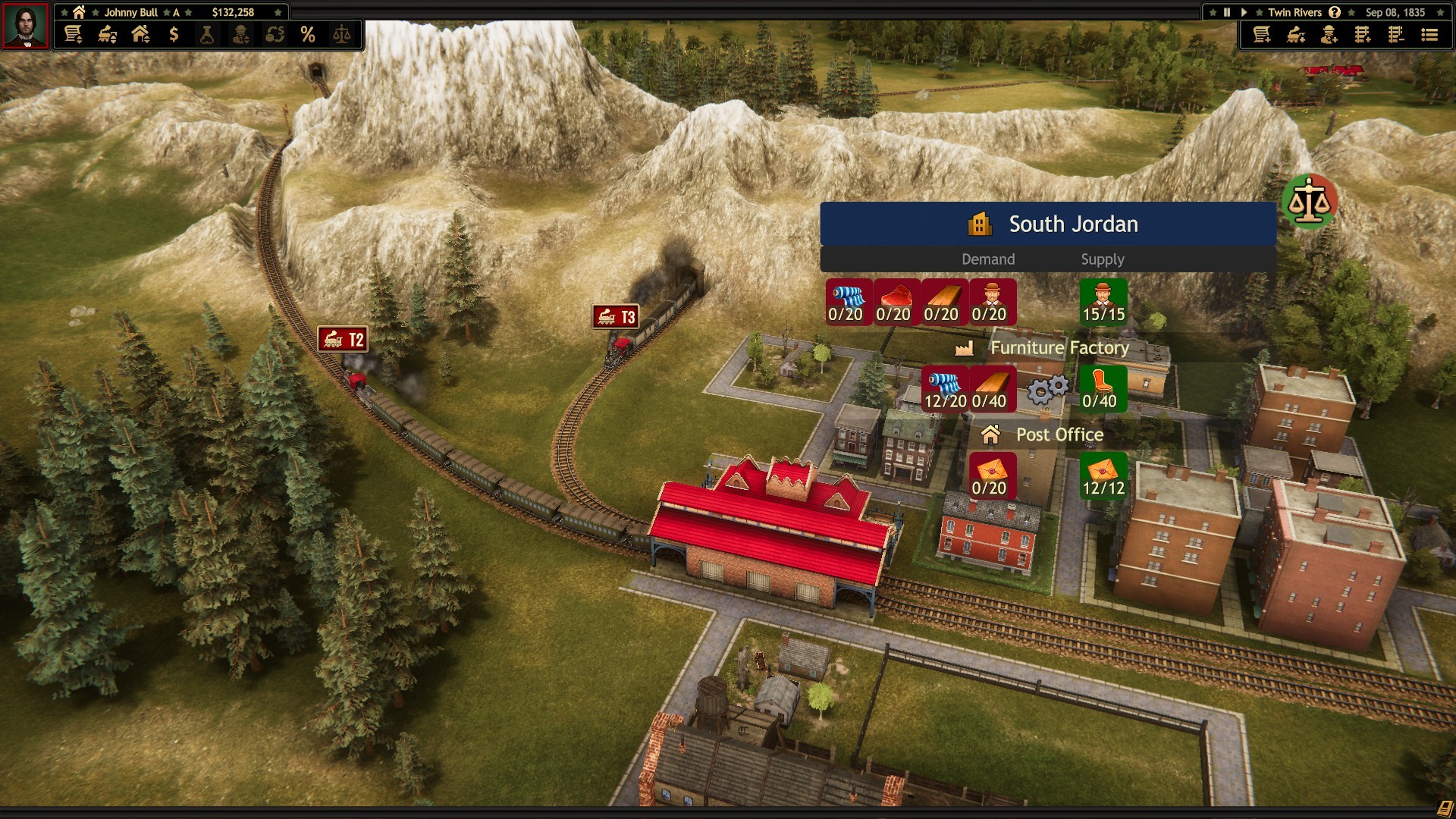The image size is (1456, 819).
Task: Open the goods exchange icon on the left toolbar
Action: tap(274, 35)
